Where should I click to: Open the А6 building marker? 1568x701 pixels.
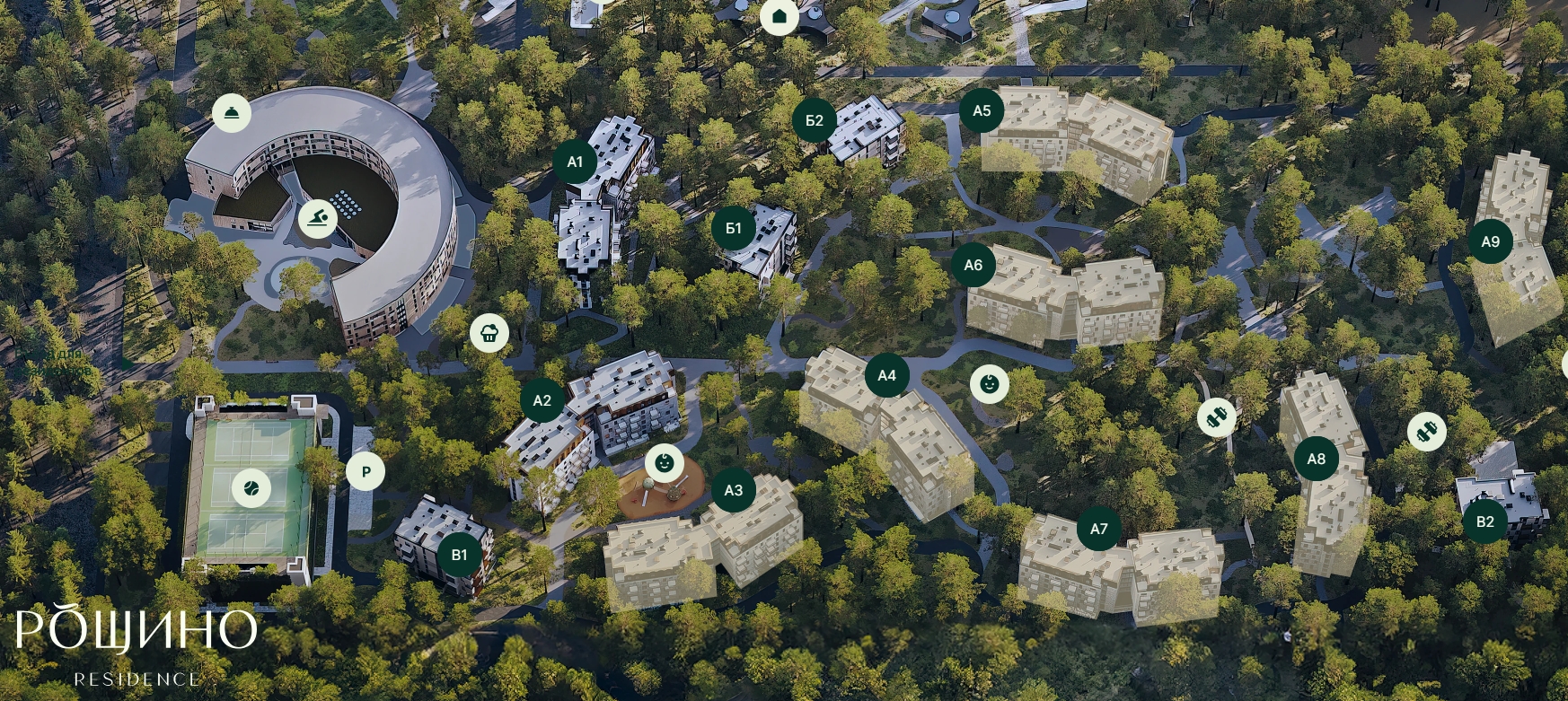point(973,265)
